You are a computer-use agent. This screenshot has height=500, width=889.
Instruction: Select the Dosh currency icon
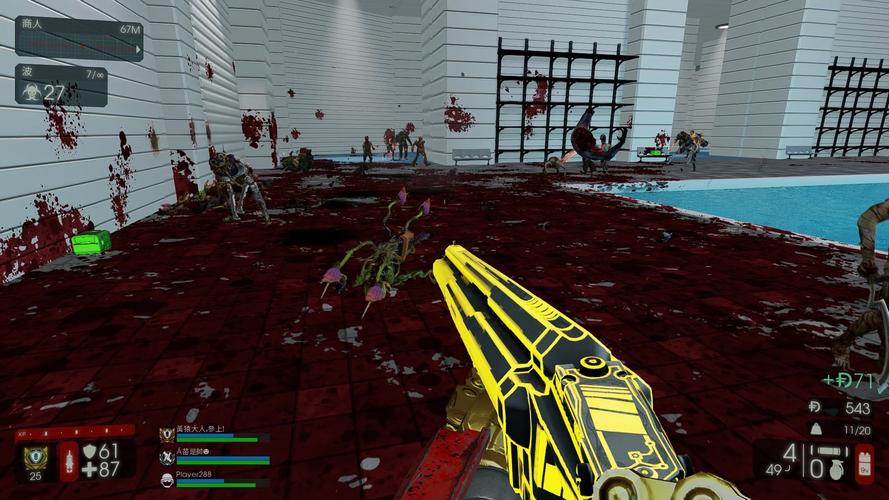pos(814,410)
